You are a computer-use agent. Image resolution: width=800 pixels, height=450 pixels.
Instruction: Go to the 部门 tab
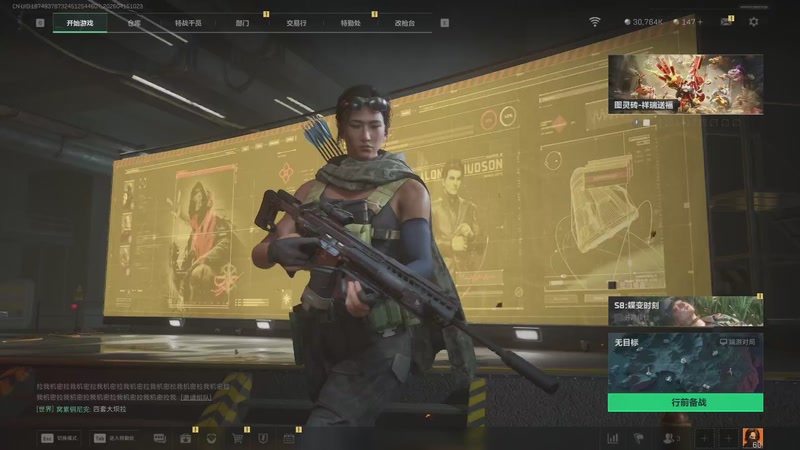pos(242,22)
